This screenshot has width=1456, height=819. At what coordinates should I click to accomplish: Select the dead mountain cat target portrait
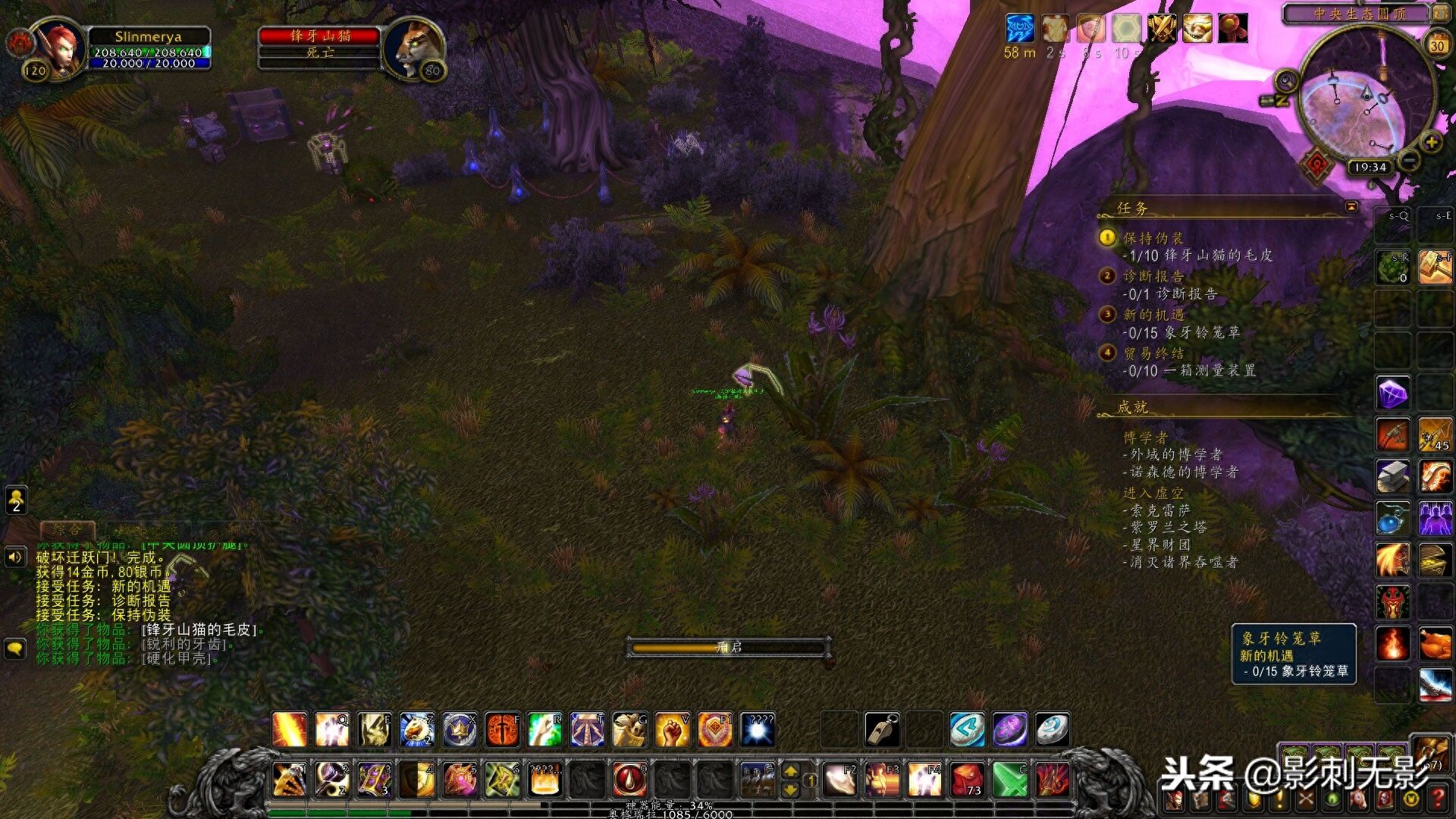(x=413, y=47)
